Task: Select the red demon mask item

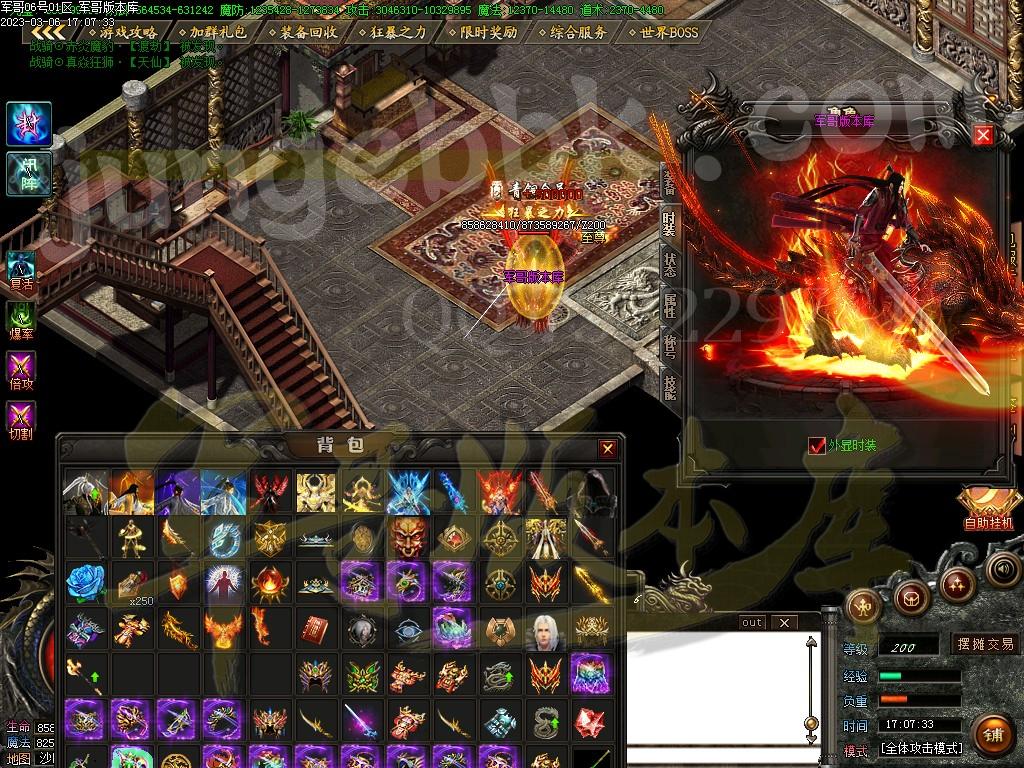Action: 407,536
